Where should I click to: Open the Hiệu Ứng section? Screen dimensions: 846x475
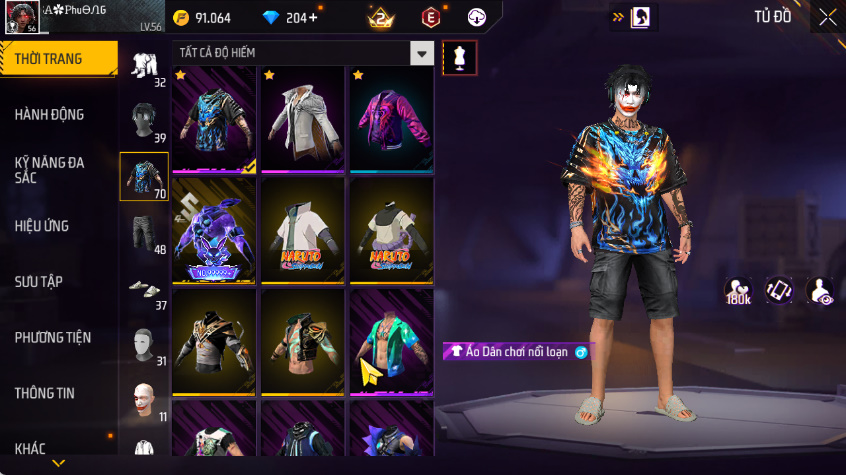coord(42,226)
